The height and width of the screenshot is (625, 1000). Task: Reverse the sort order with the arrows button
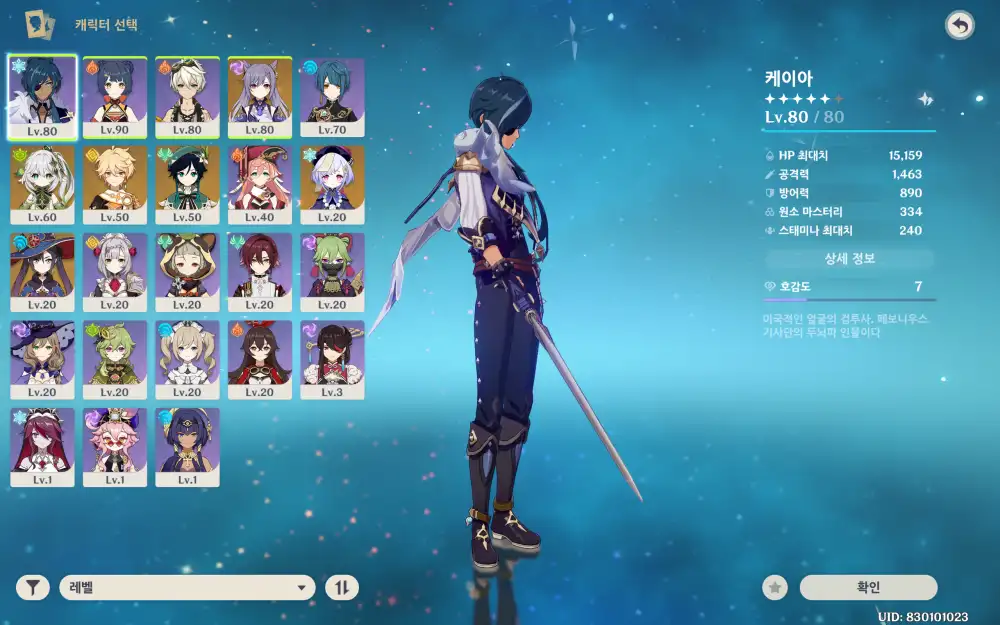342,587
